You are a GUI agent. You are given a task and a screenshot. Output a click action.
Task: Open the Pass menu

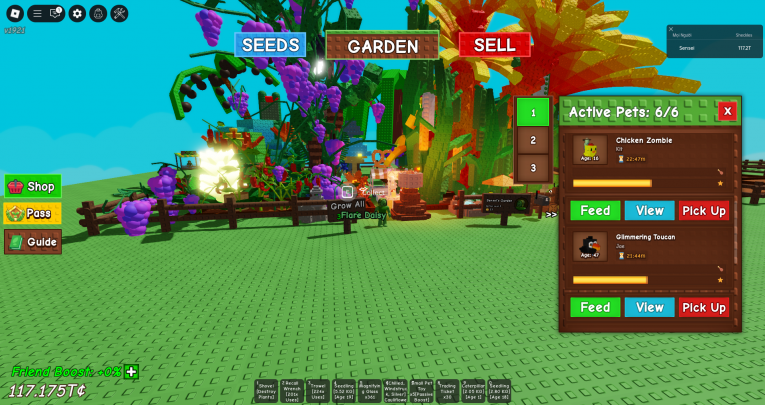pyautogui.click(x=33, y=213)
